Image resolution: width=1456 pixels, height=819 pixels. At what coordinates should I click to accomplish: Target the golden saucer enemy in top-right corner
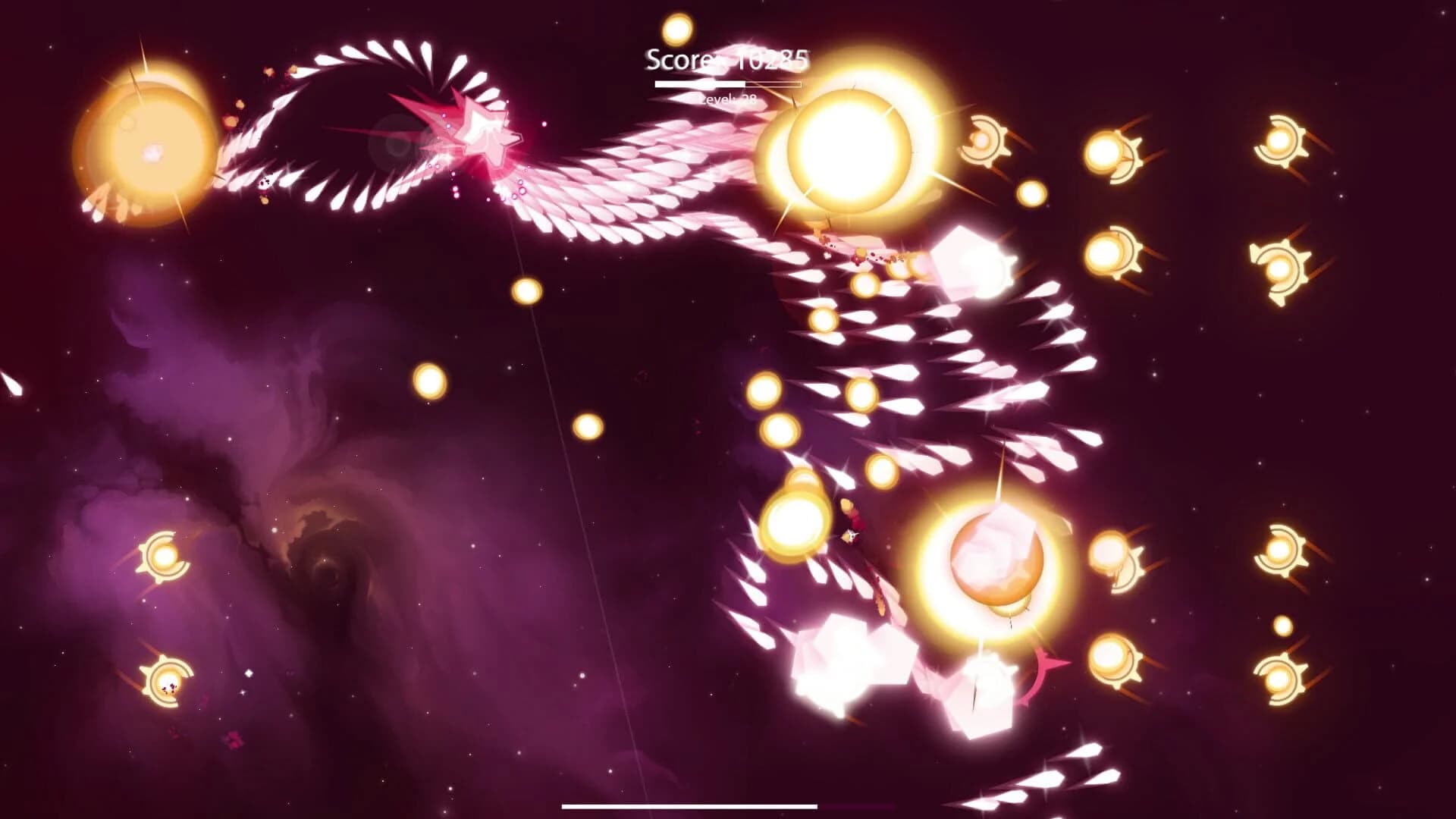pyautogui.click(x=1284, y=140)
